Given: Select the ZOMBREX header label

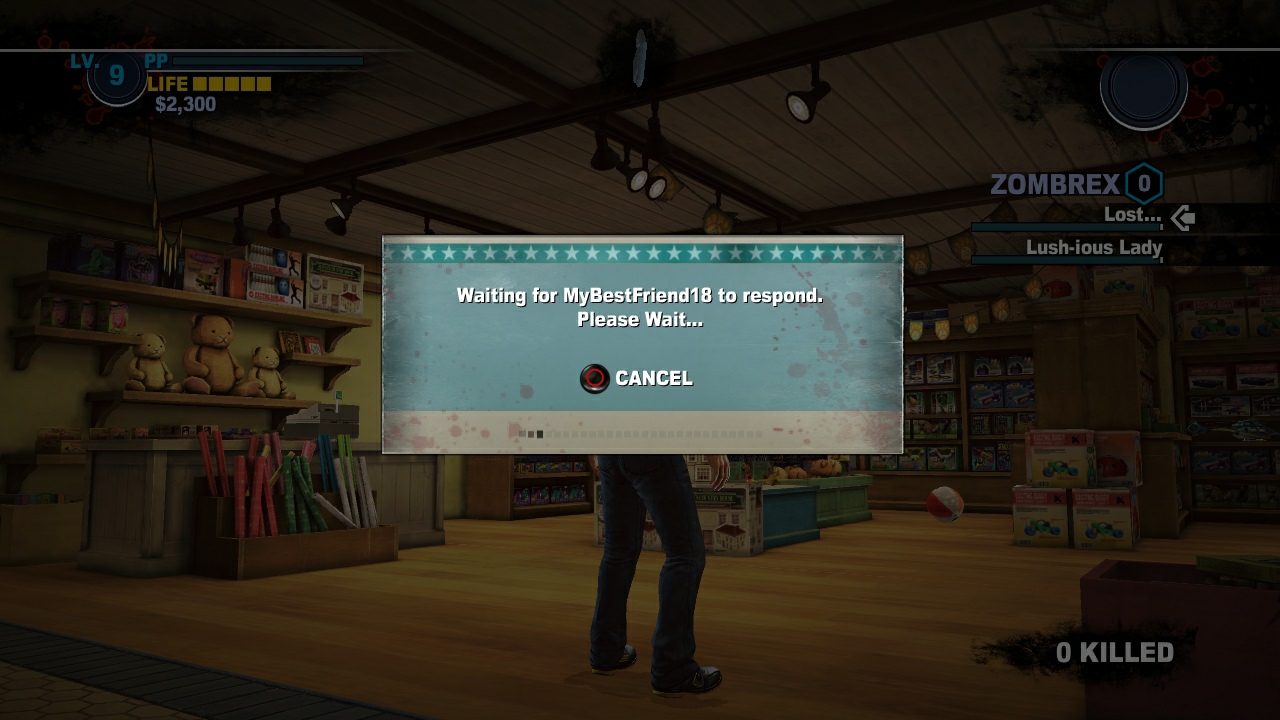Looking at the screenshot, I should click(x=1055, y=184).
